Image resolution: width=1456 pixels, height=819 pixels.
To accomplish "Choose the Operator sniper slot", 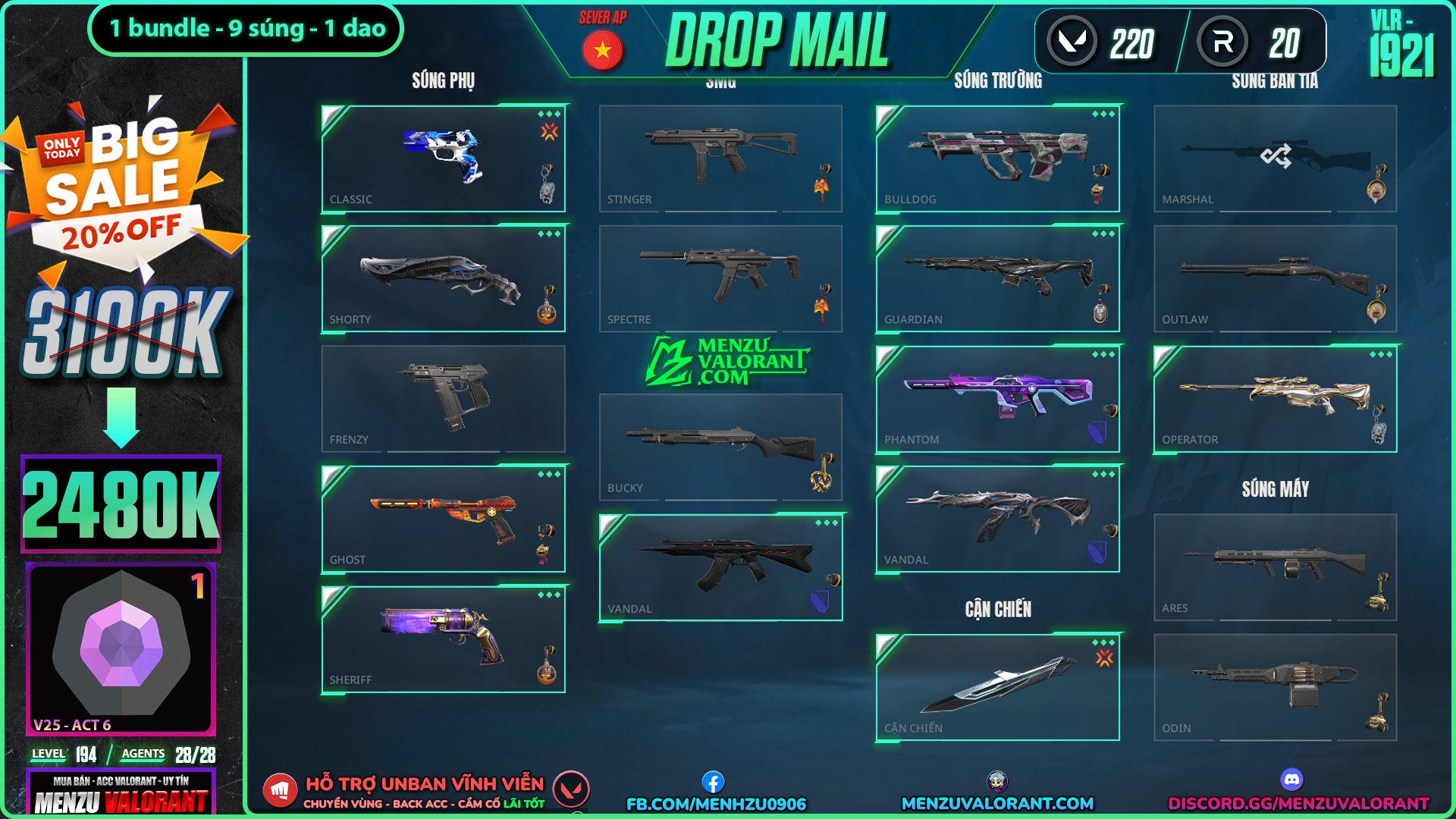I will 1275,398.
